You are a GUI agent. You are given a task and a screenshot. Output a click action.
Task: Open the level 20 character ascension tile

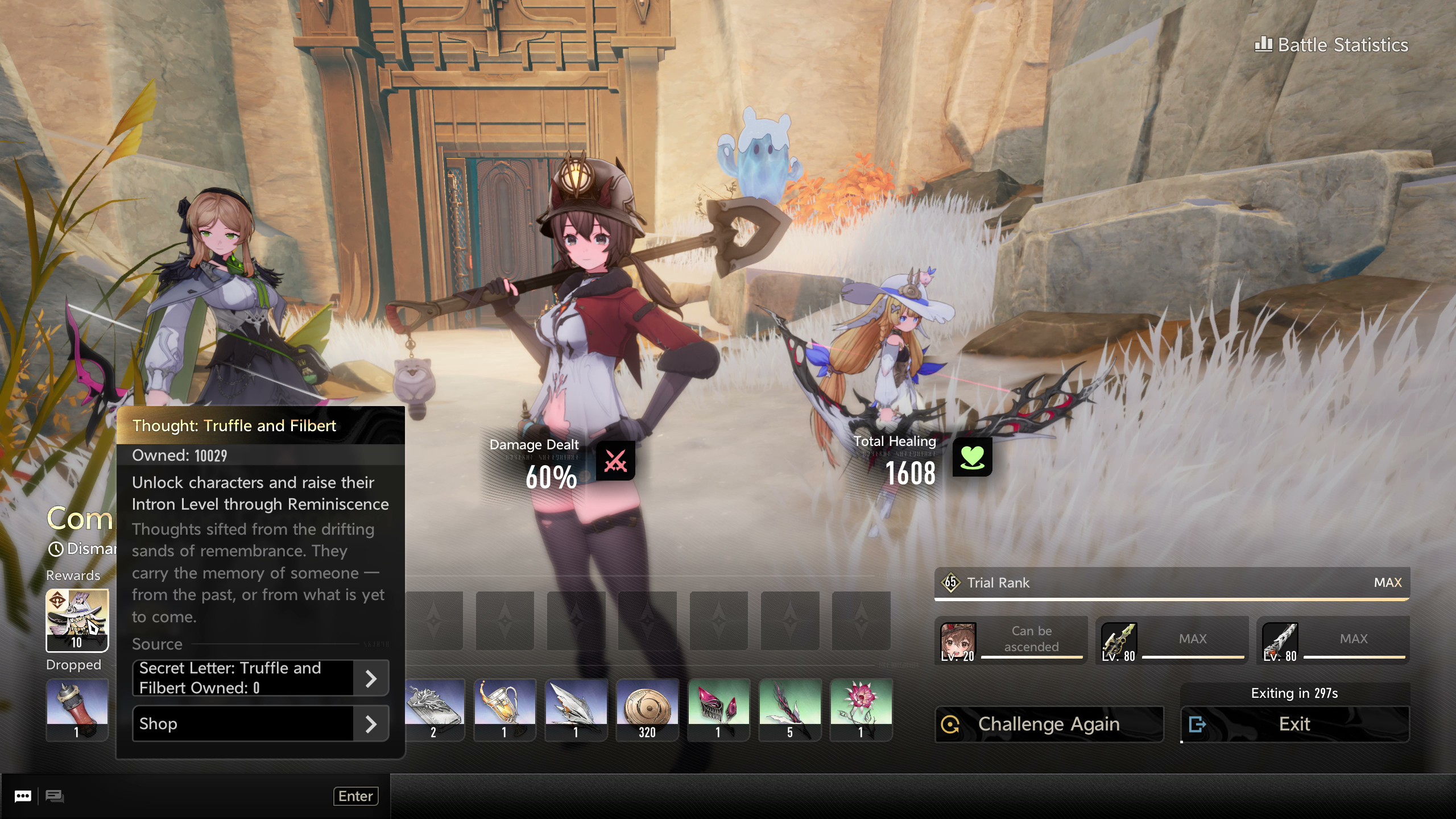[x=1011, y=640]
